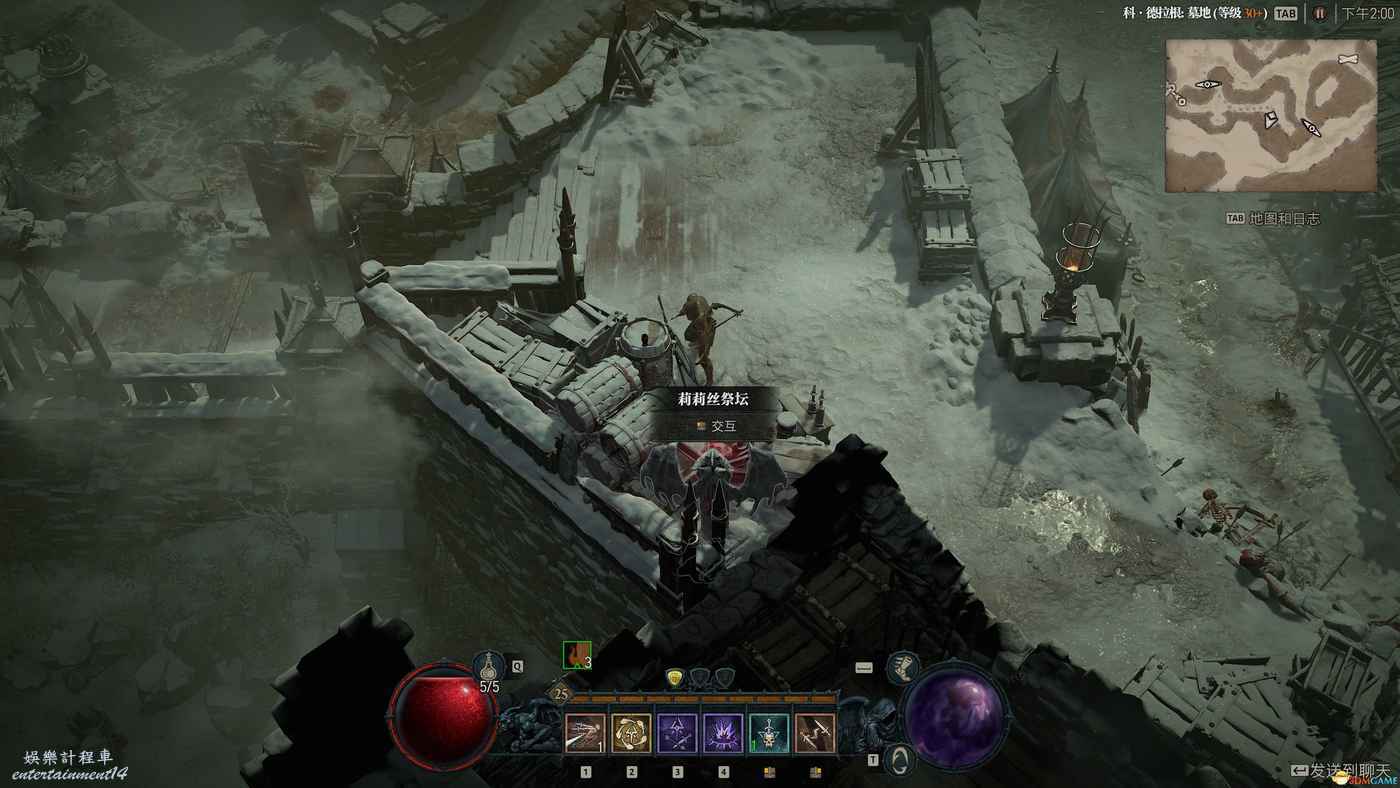Select the green-bordered buff icon above the hotbar
The image size is (1400, 788).
[577, 656]
